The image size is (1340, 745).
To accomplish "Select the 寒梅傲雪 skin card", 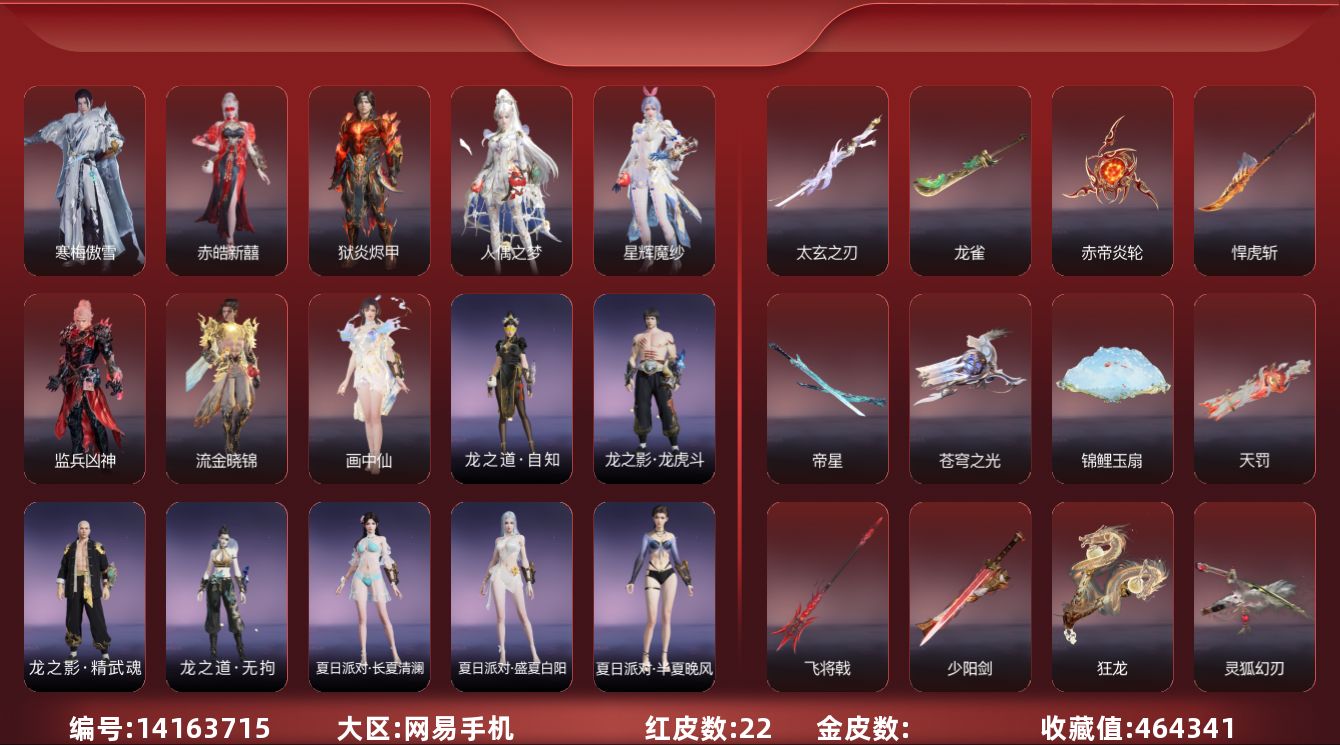I will pyautogui.click(x=84, y=181).
